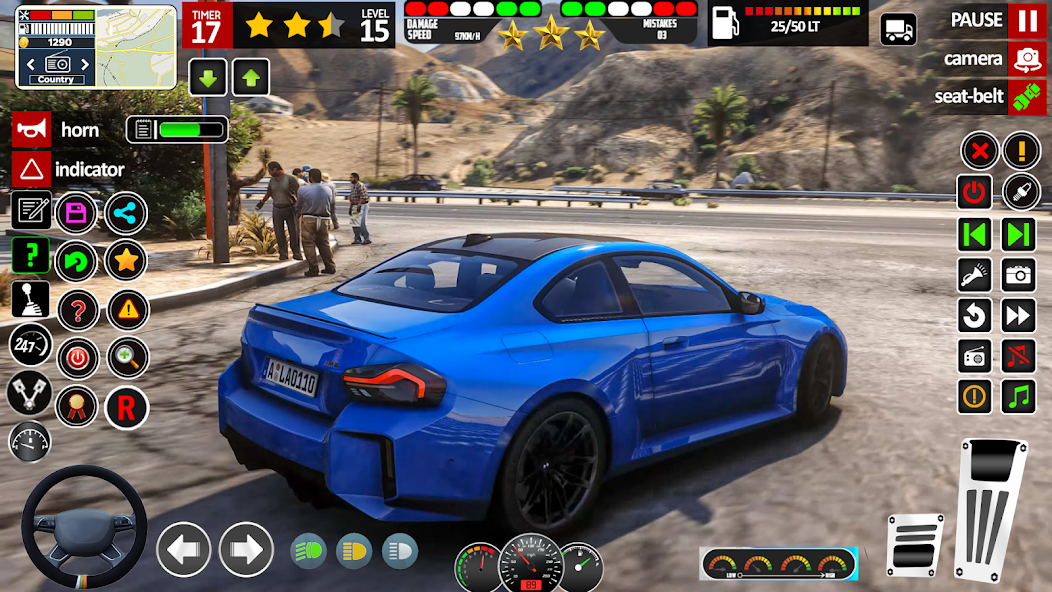Viewport: 1052px width, 592px height.
Task: Switch view using the camera button
Action: 1025,59
